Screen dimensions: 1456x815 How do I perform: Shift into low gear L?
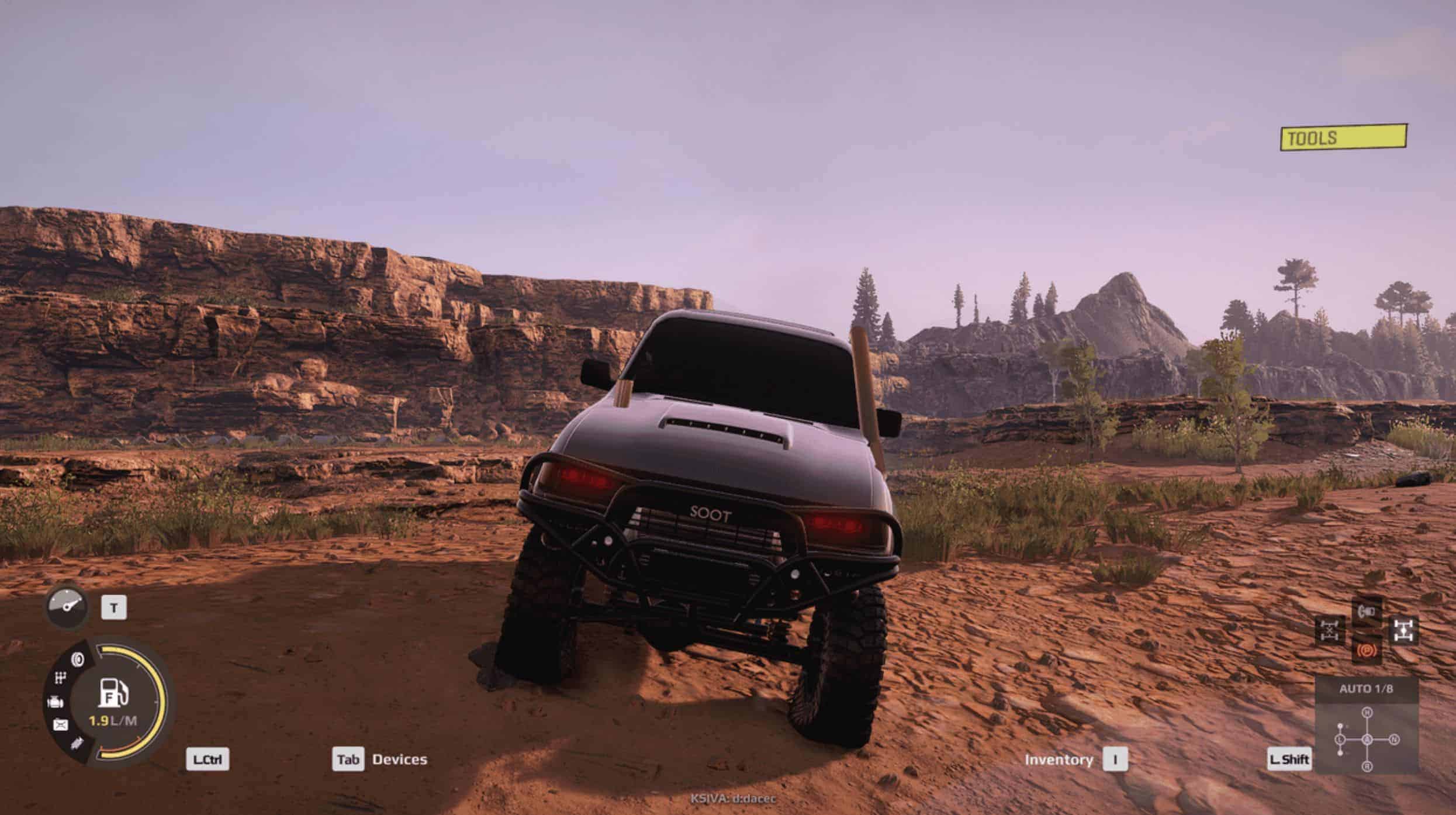point(1340,740)
